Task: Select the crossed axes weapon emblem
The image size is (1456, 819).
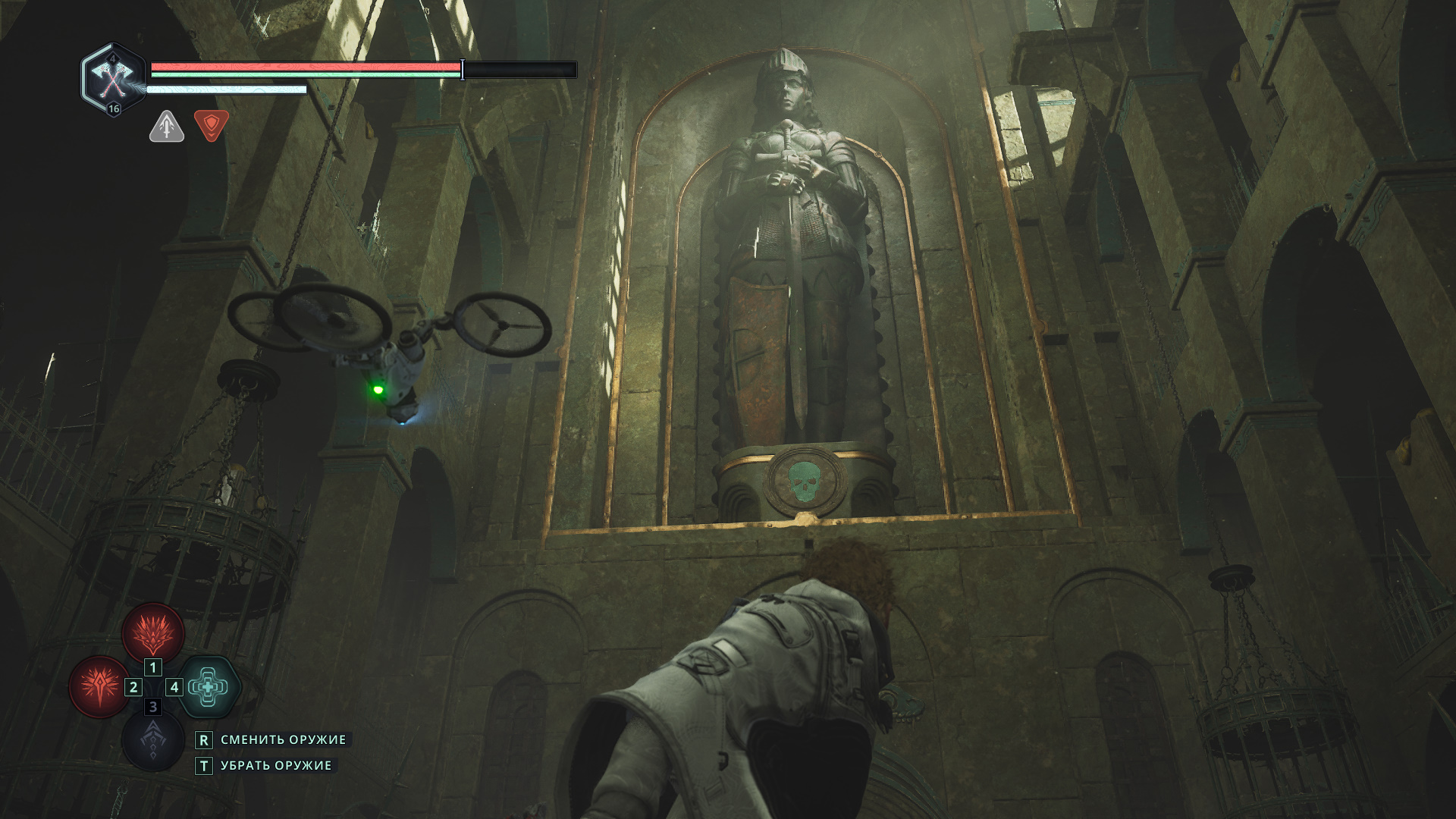Action: [113, 76]
